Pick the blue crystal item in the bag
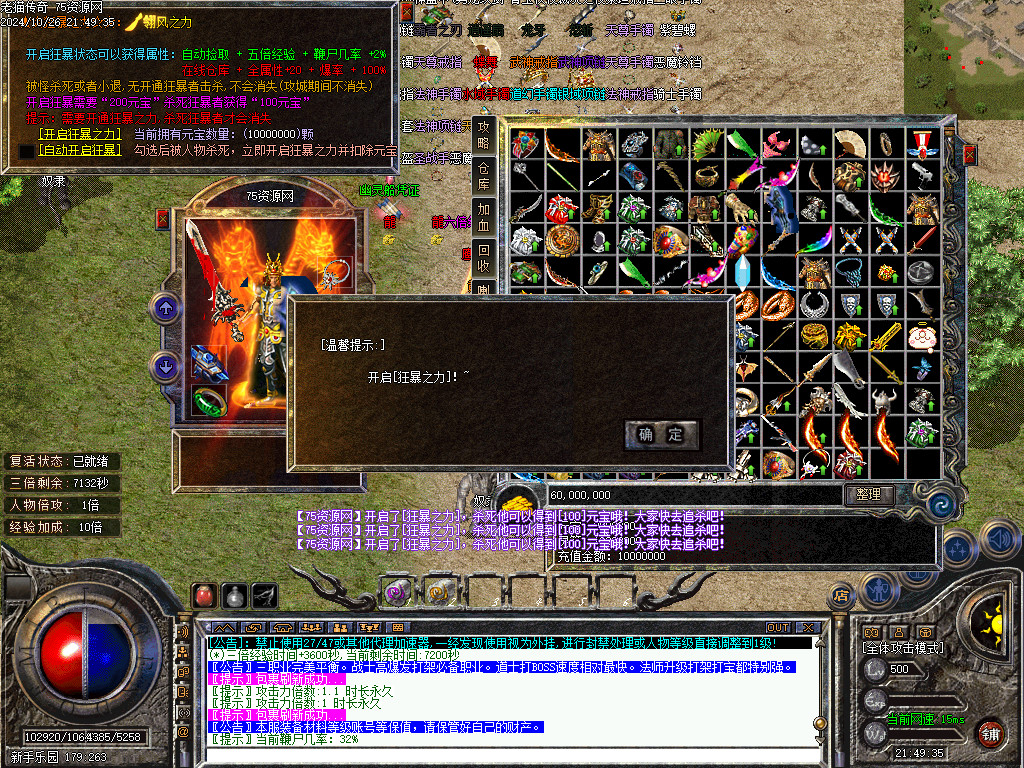Image resolution: width=1024 pixels, height=768 pixels. 743,272
